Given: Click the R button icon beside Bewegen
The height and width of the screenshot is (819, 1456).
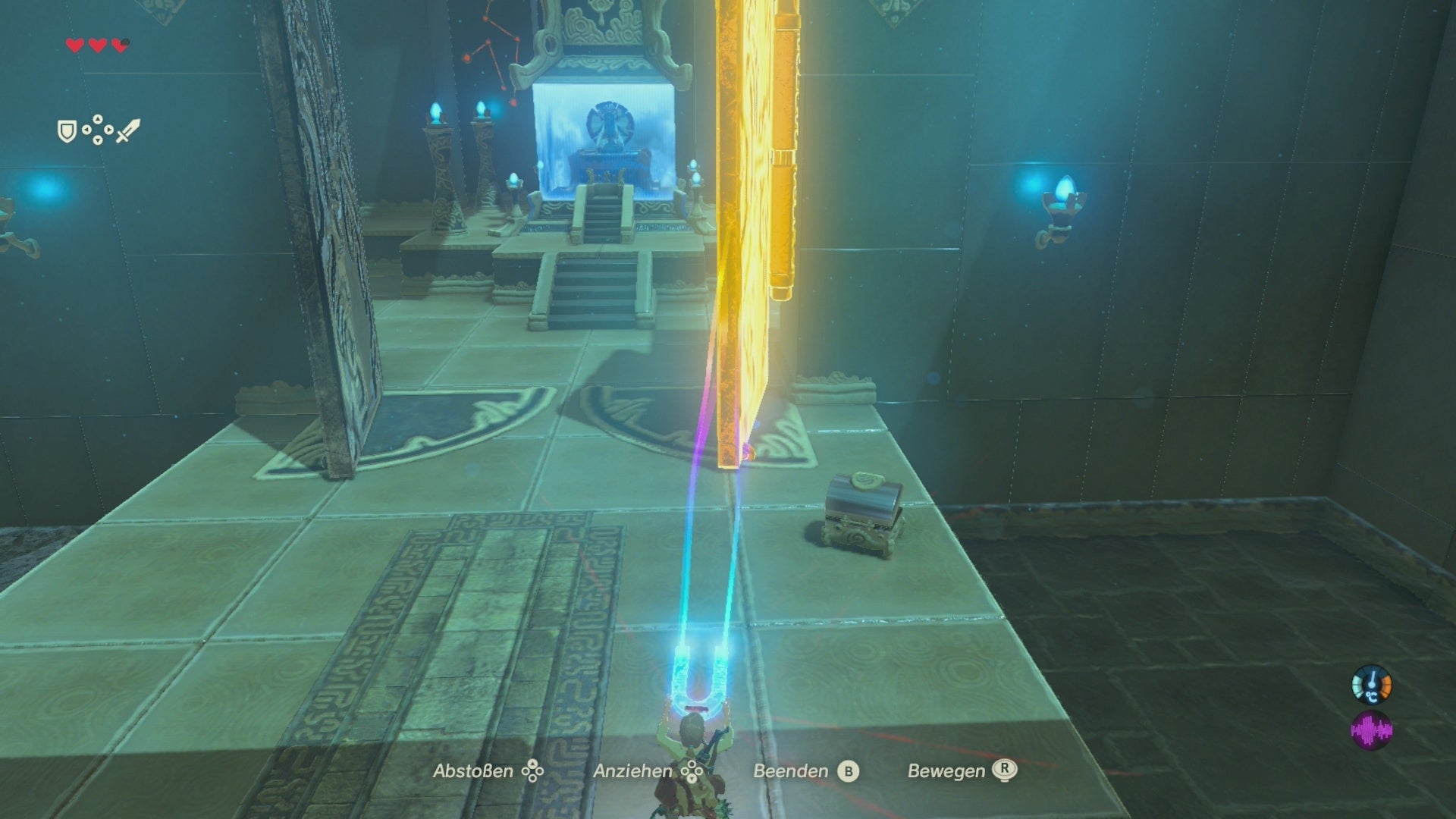Looking at the screenshot, I should click(x=1003, y=771).
